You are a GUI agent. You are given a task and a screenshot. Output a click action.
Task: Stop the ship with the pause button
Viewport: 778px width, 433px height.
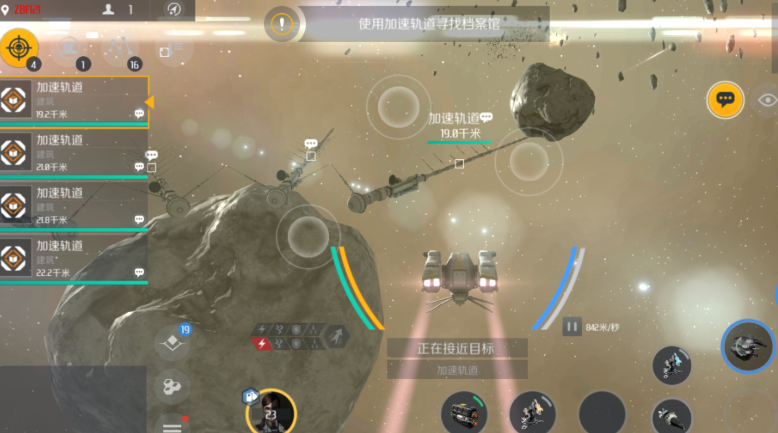572,326
